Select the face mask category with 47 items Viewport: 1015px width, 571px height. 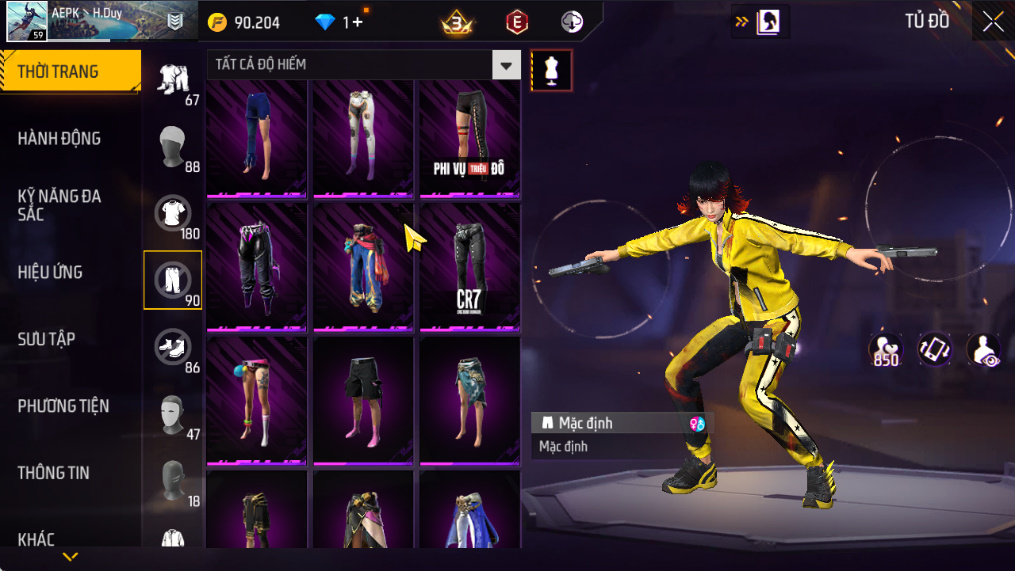tap(173, 414)
